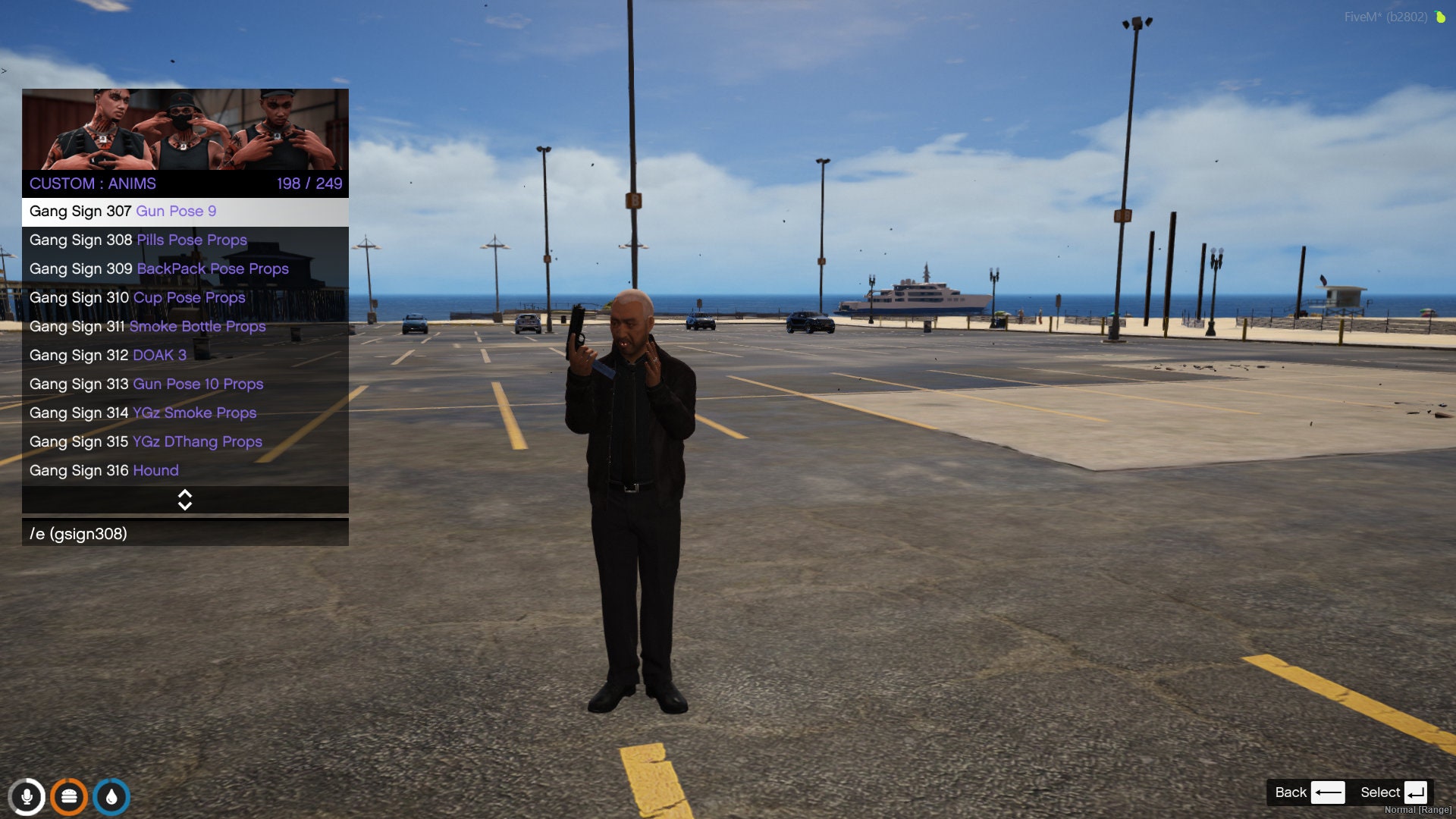Click the 198 / 249 progress counter

(308, 183)
